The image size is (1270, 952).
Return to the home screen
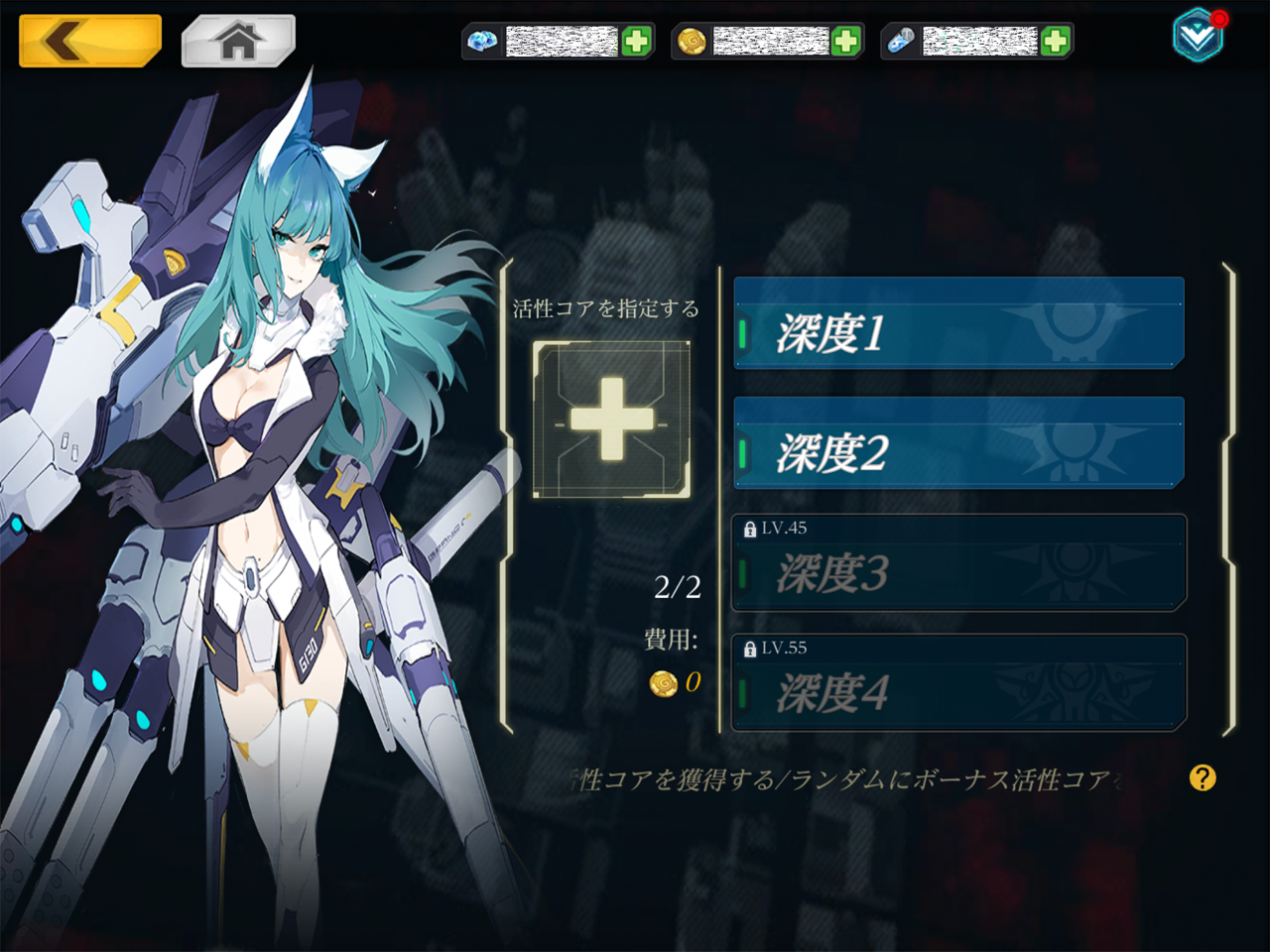[238, 41]
